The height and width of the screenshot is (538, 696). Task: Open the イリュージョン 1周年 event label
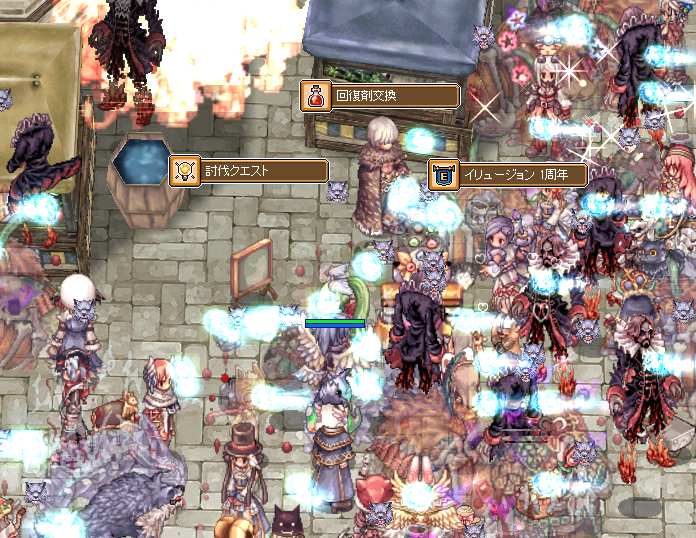click(508, 175)
